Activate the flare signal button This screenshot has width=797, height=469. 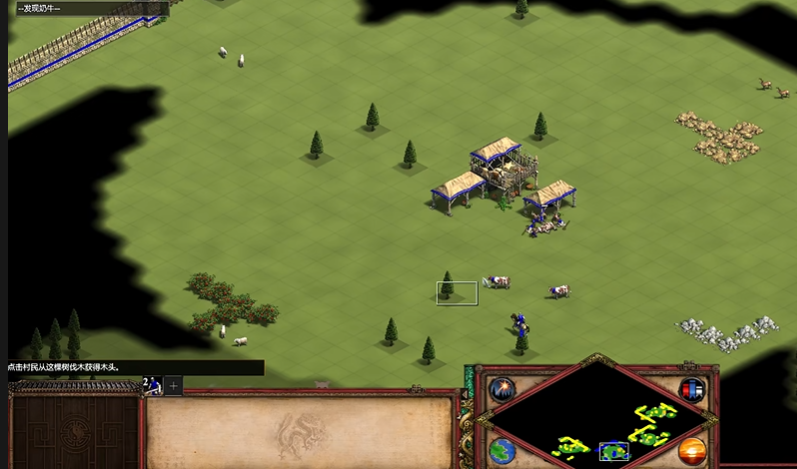click(x=502, y=389)
